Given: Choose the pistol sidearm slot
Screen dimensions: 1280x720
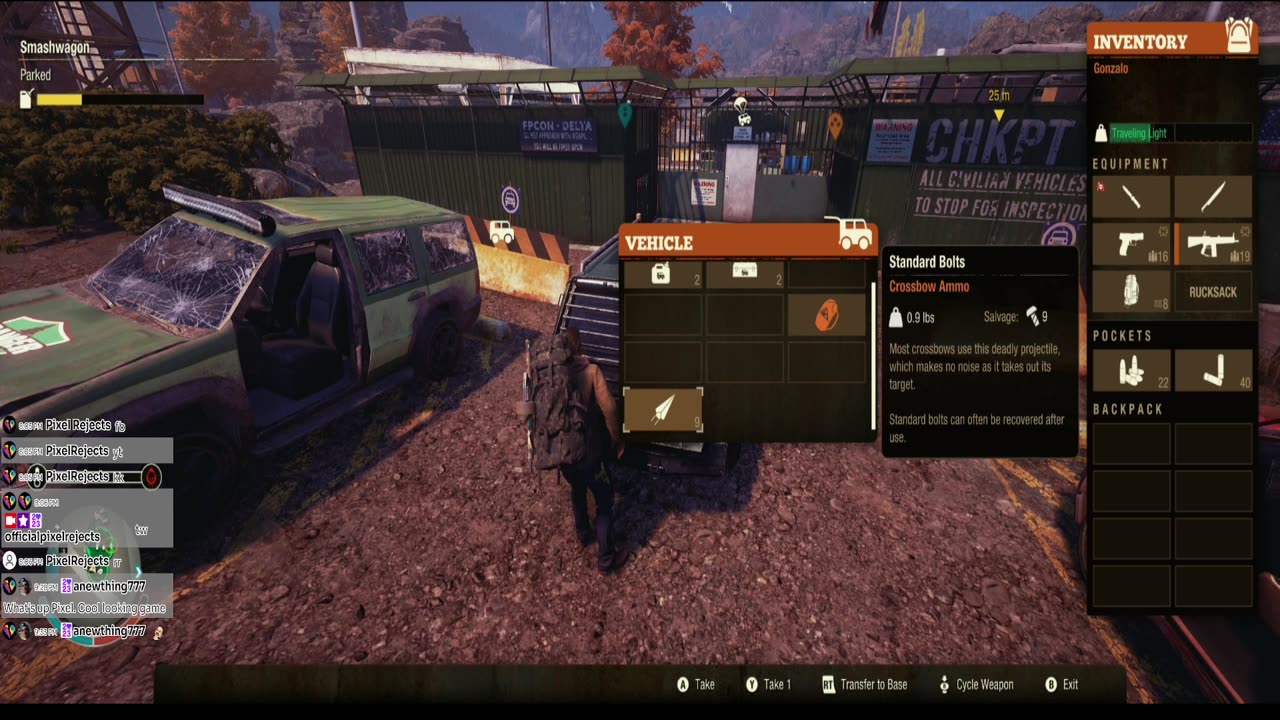Looking at the screenshot, I should (1131, 244).
